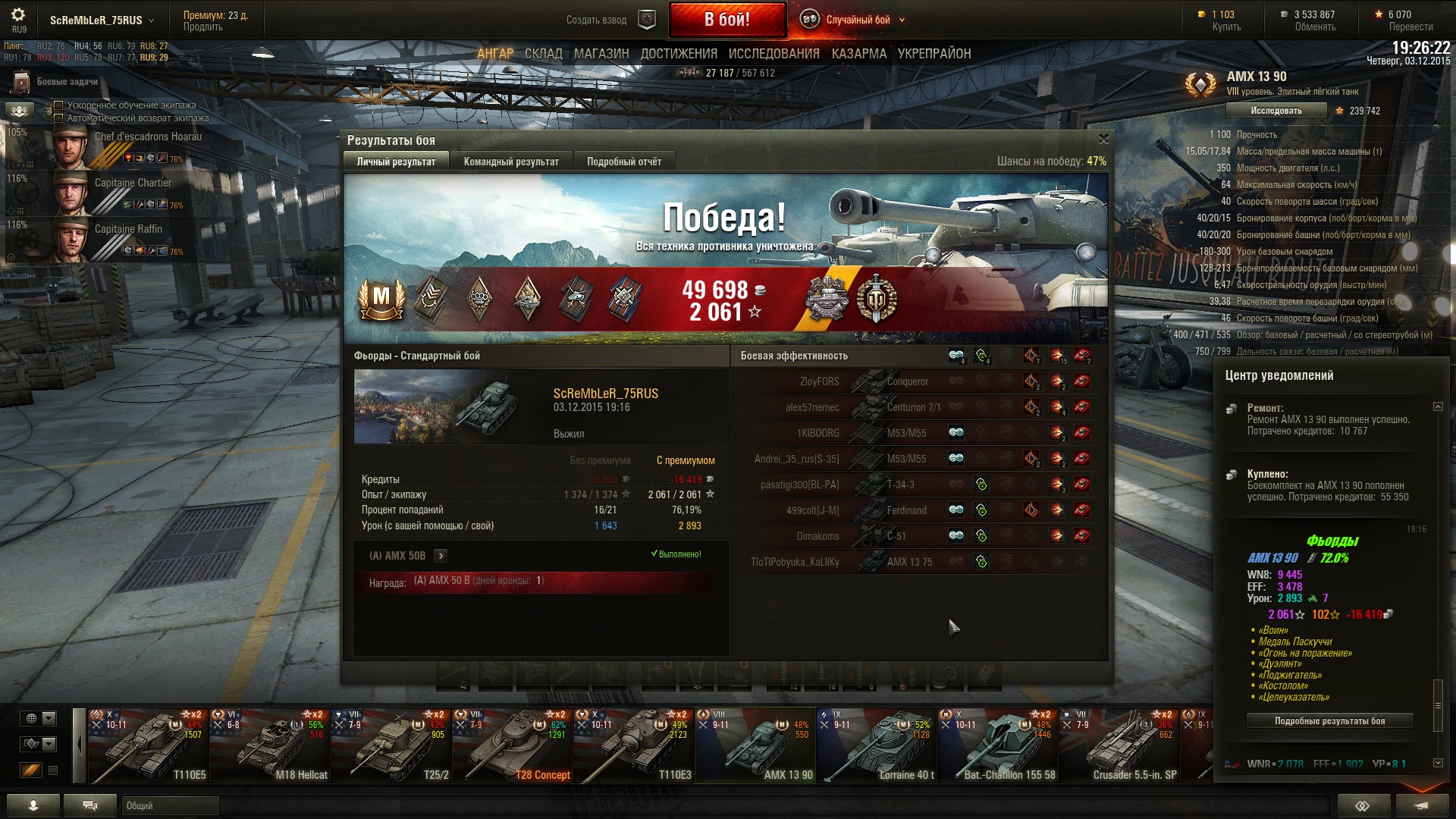Open the ИССЛЕДОВАНИЯ menu
This screenshot has height=819, width=1456.
coord(773,54)
